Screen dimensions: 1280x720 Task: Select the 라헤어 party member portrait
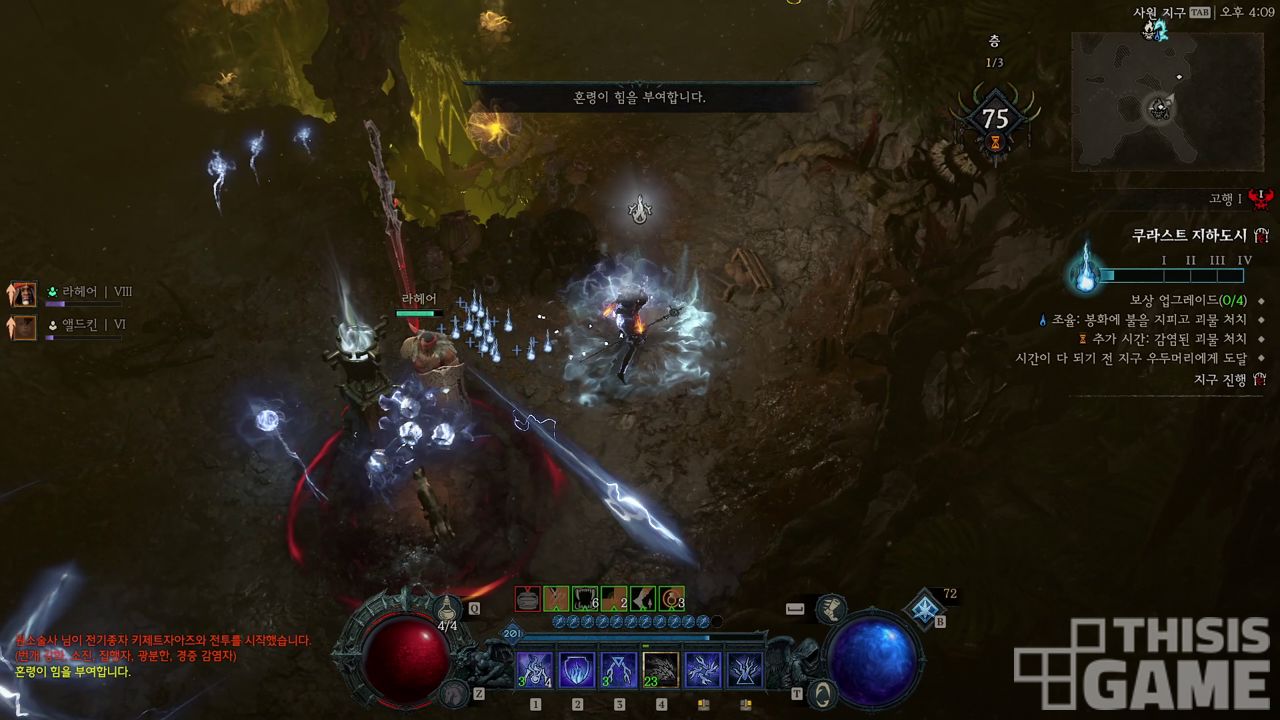coord(22,294)
